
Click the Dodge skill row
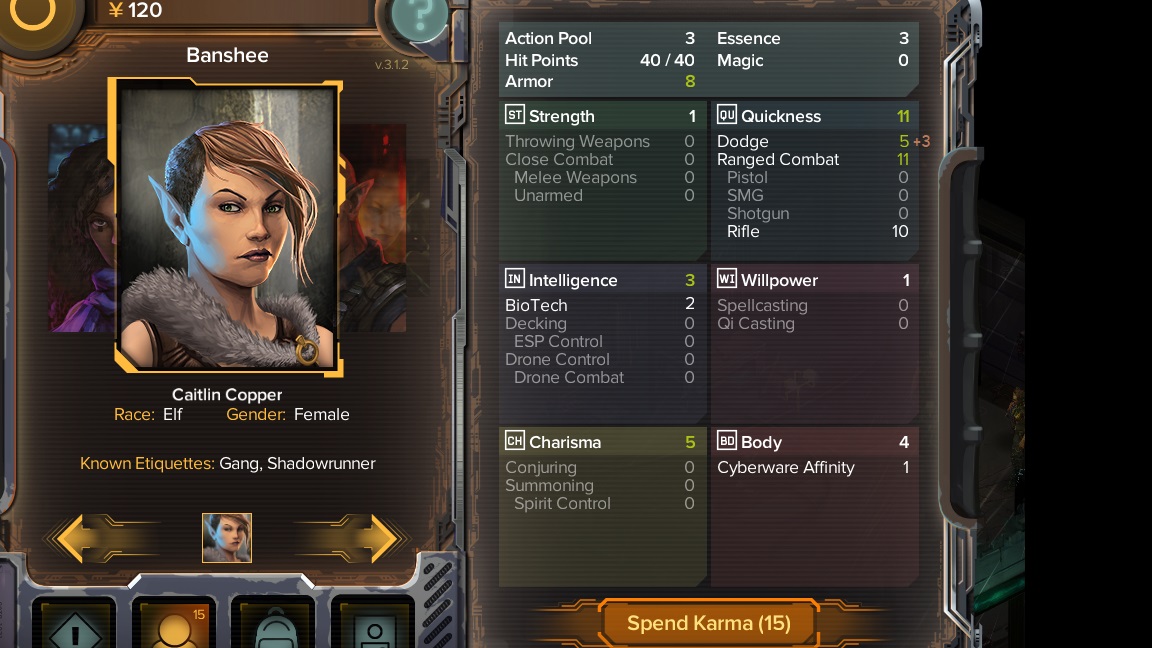[813, 142]
